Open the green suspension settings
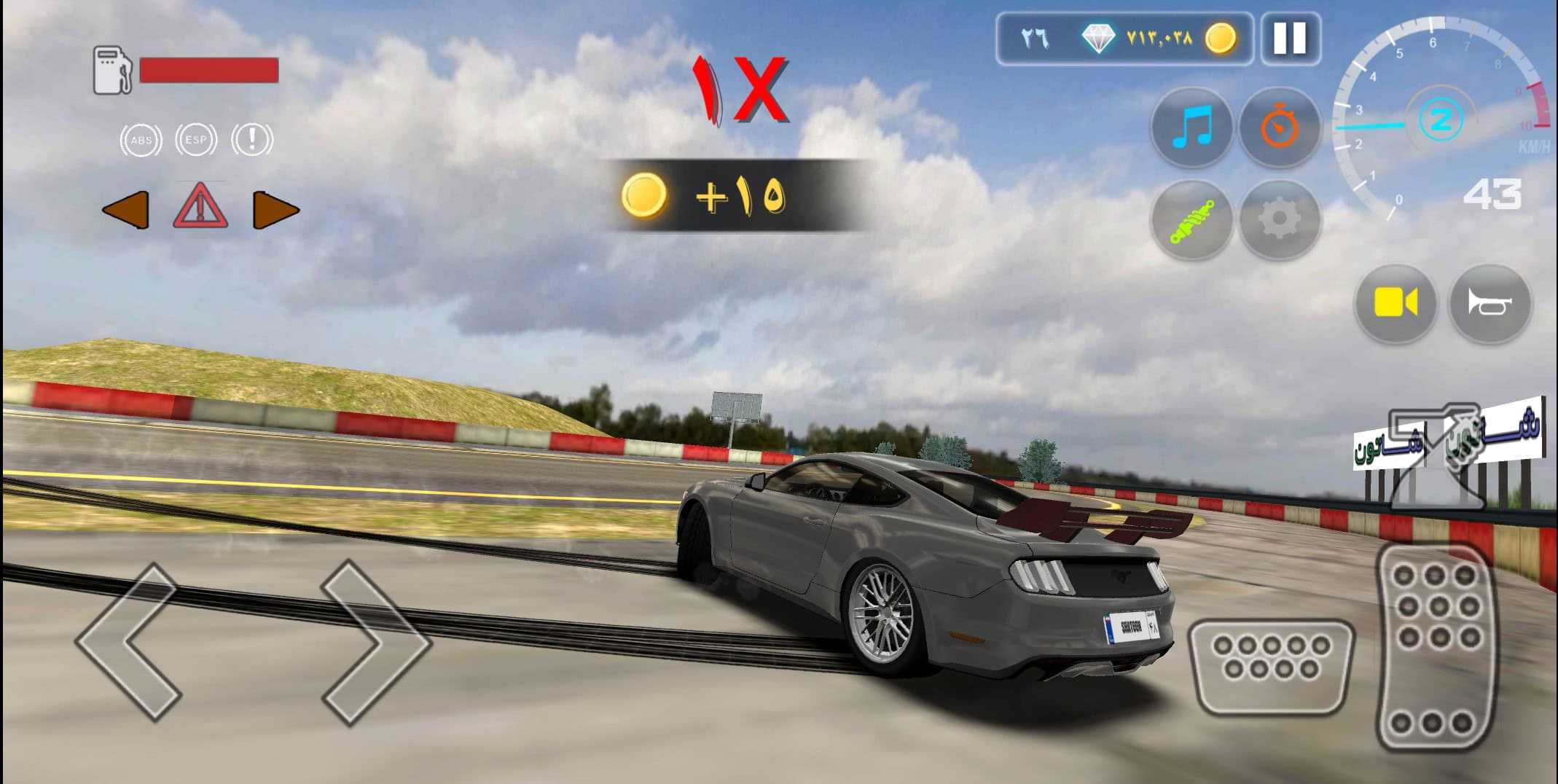The width and height of the screenshot is (1558, 784). pyautogui.click(x=1191, y=219)
